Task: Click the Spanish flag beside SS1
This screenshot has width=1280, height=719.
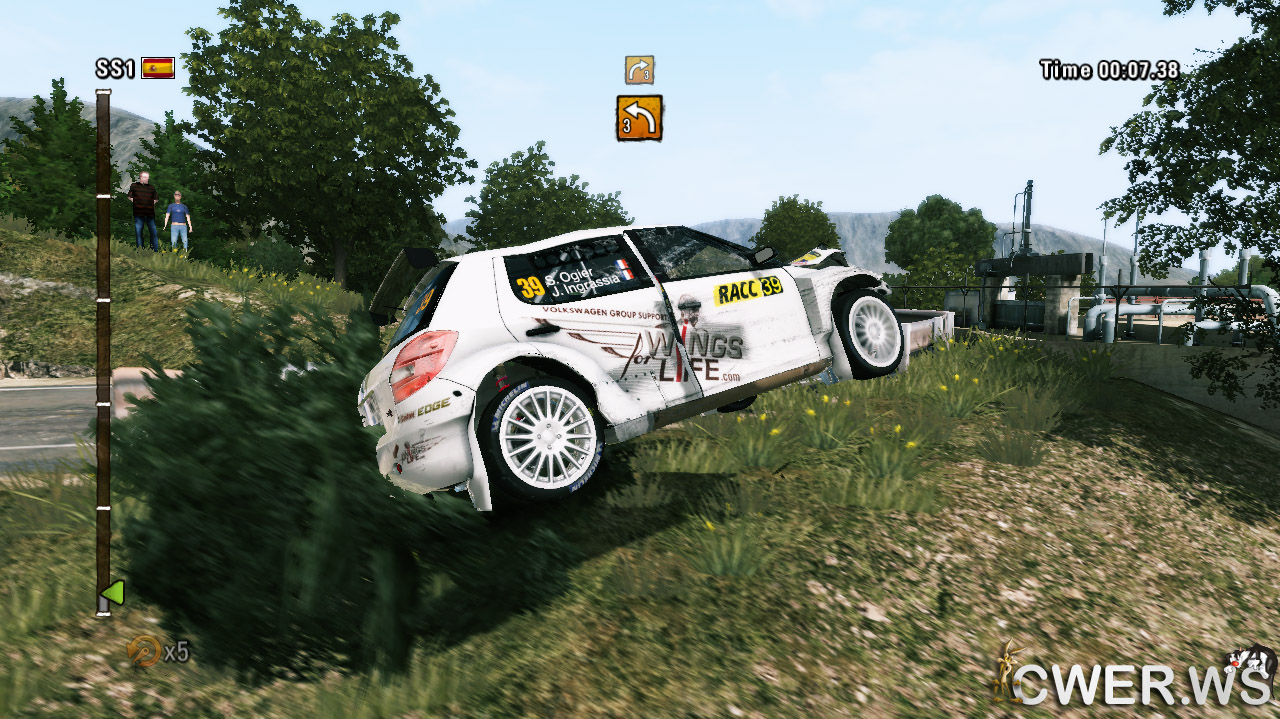Action: coord(158,68)
